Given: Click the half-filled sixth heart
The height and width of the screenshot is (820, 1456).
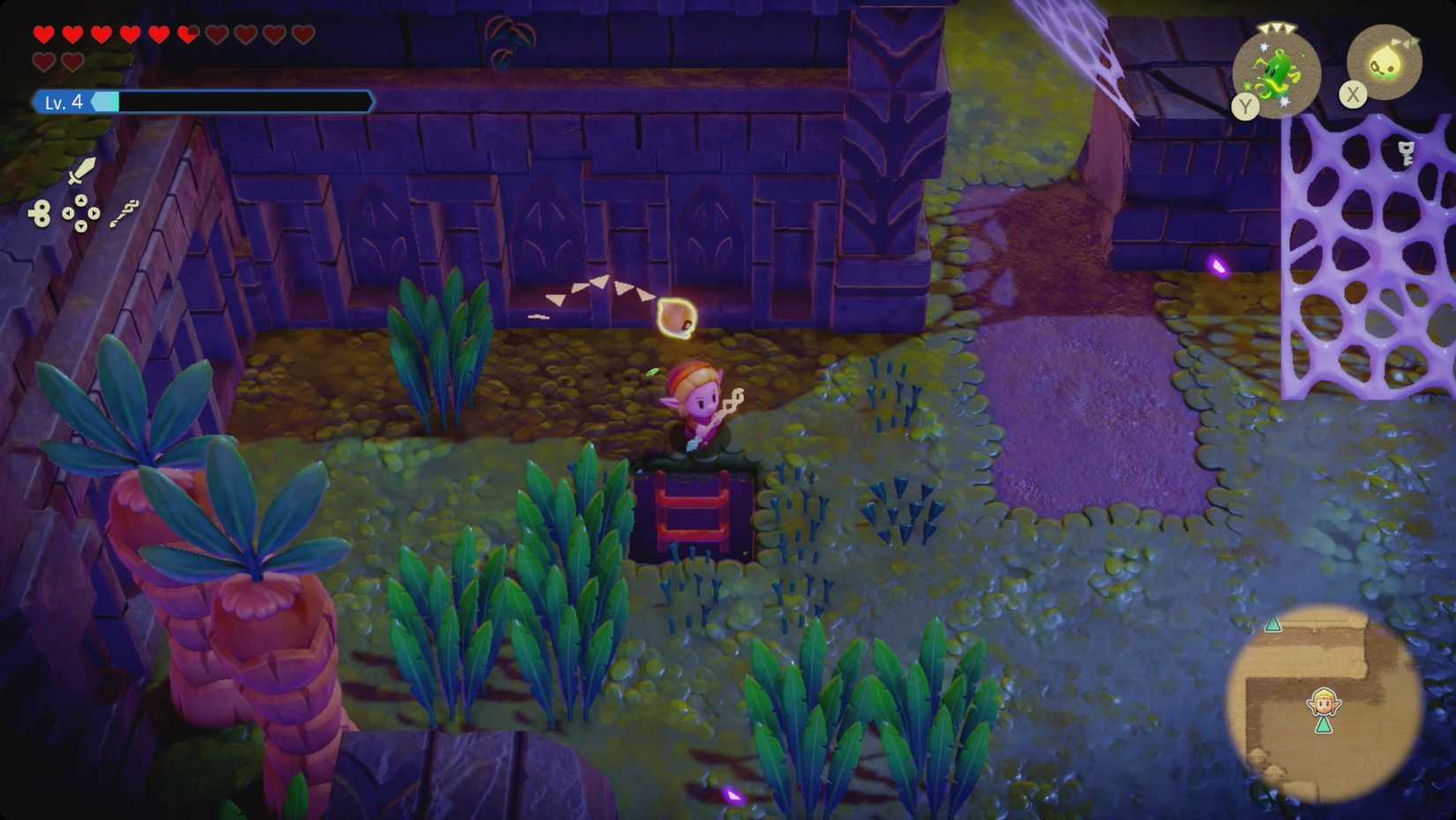Looking at the screenshot, I should [187, 33].
